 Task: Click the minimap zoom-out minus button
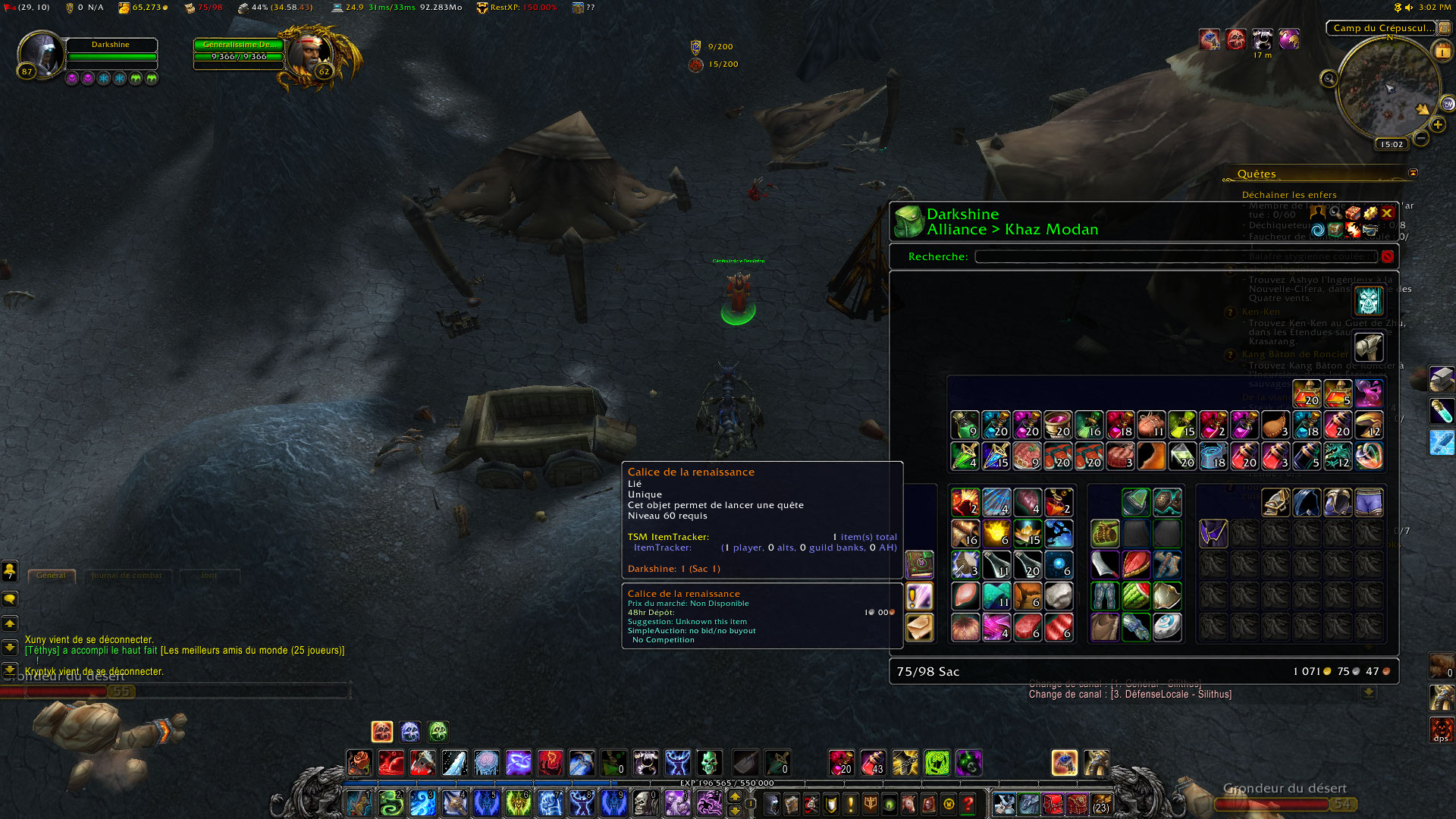1421,138
